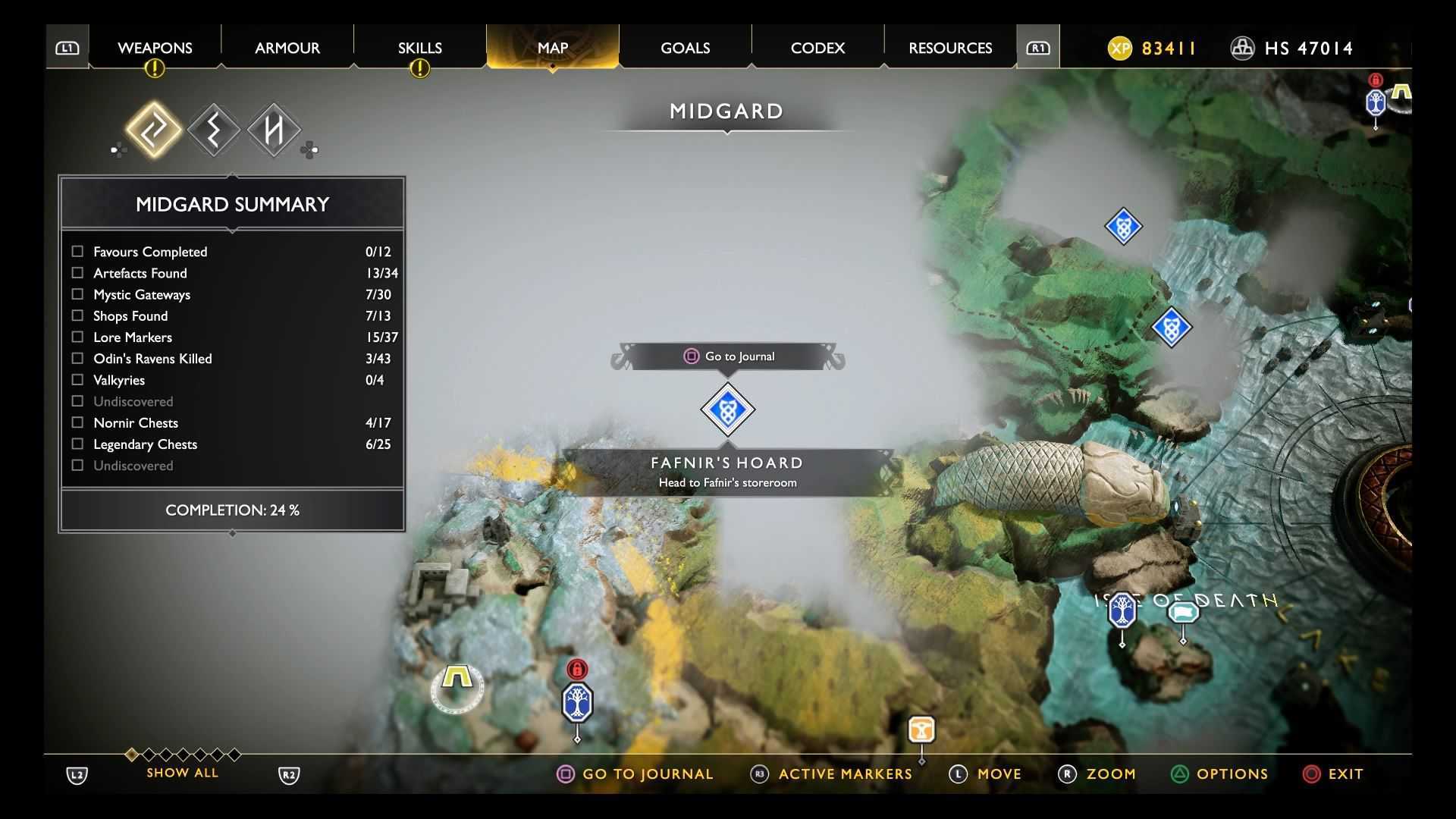1456x819 pixels.
Task: Tick the Mystic Gateways checkbox
Action: point(77,294)
